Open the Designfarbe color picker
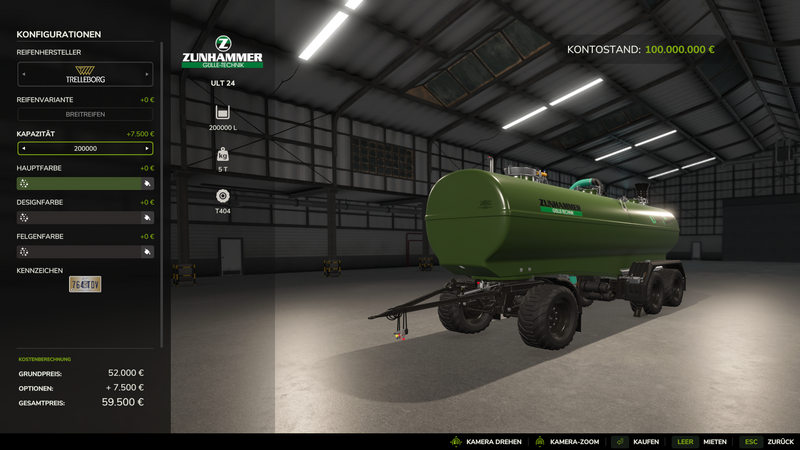The height and width of the screenshot is (450, 800). (85, 217)
